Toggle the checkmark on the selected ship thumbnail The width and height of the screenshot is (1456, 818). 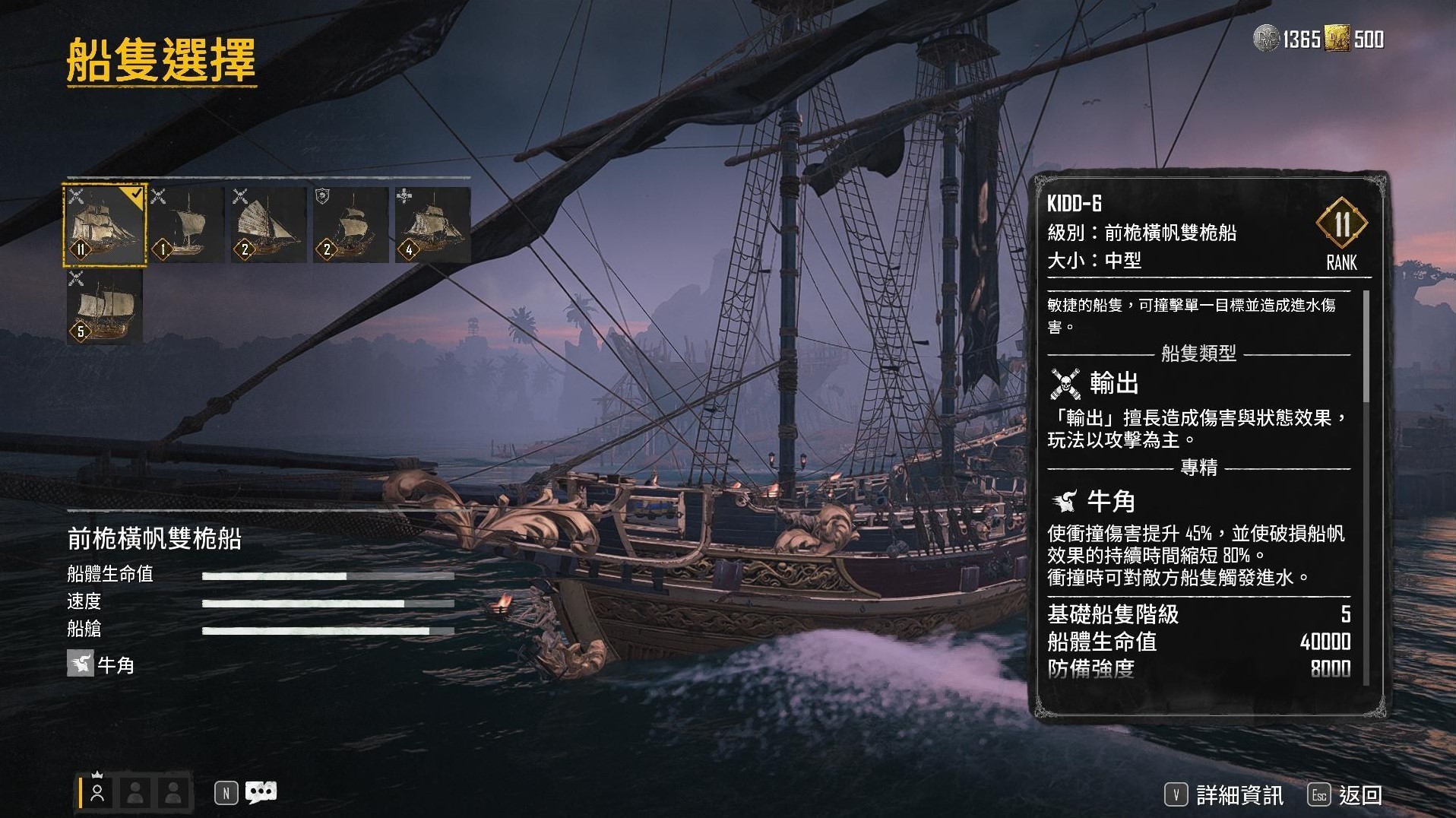[138, 193]
